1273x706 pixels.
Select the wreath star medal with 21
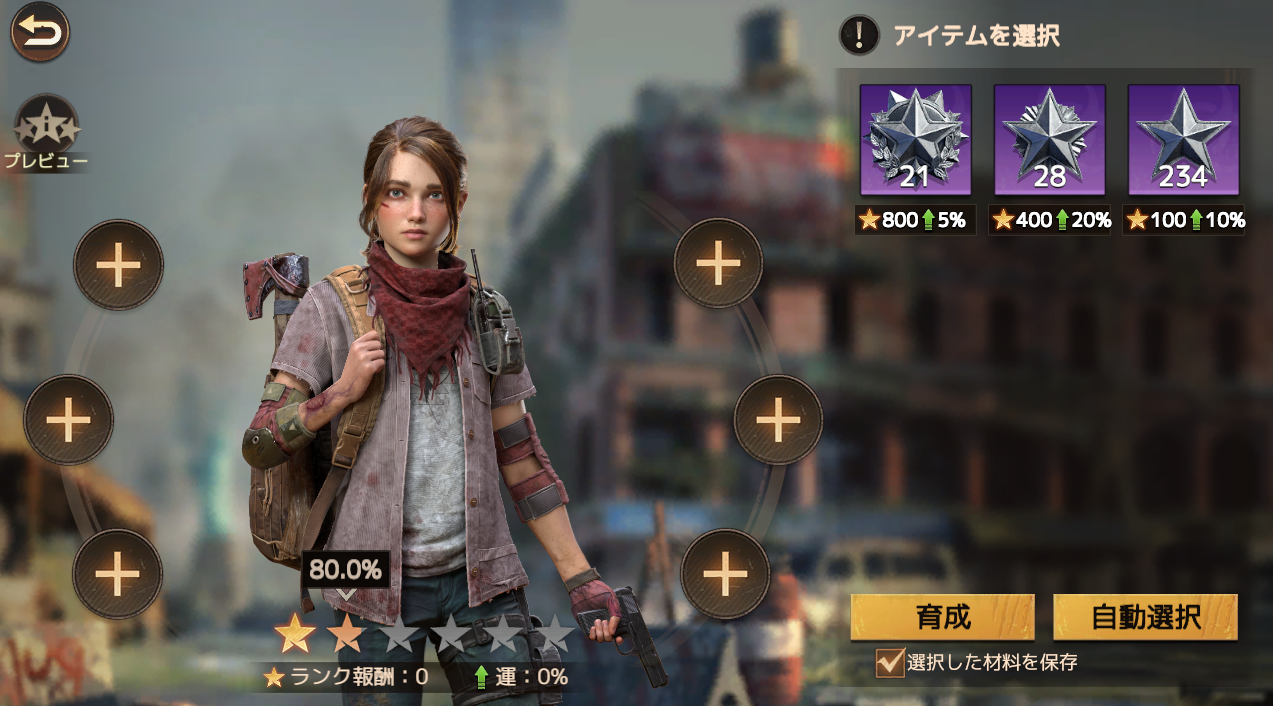(915, 140)
